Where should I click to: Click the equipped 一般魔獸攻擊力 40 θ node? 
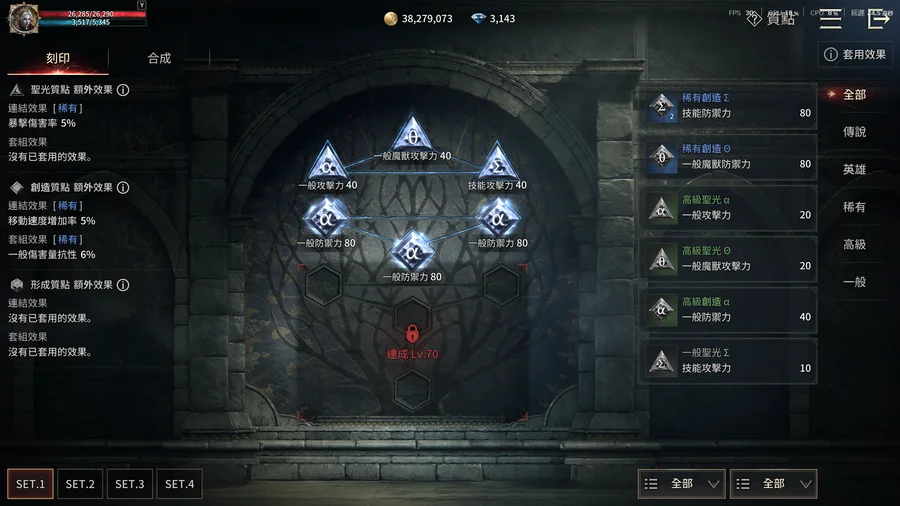coord(411,135)
